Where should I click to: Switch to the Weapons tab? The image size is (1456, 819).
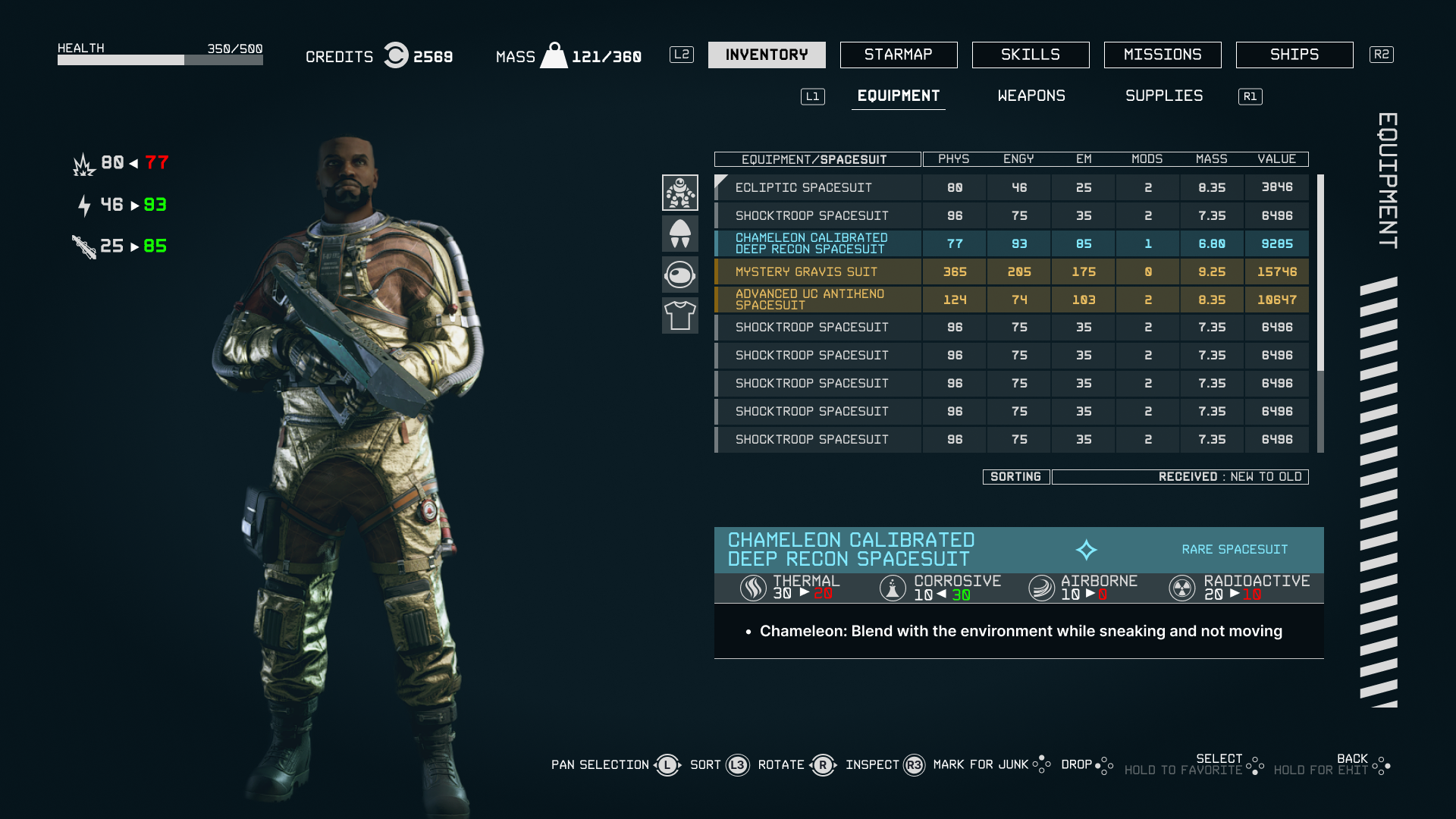1031,96
